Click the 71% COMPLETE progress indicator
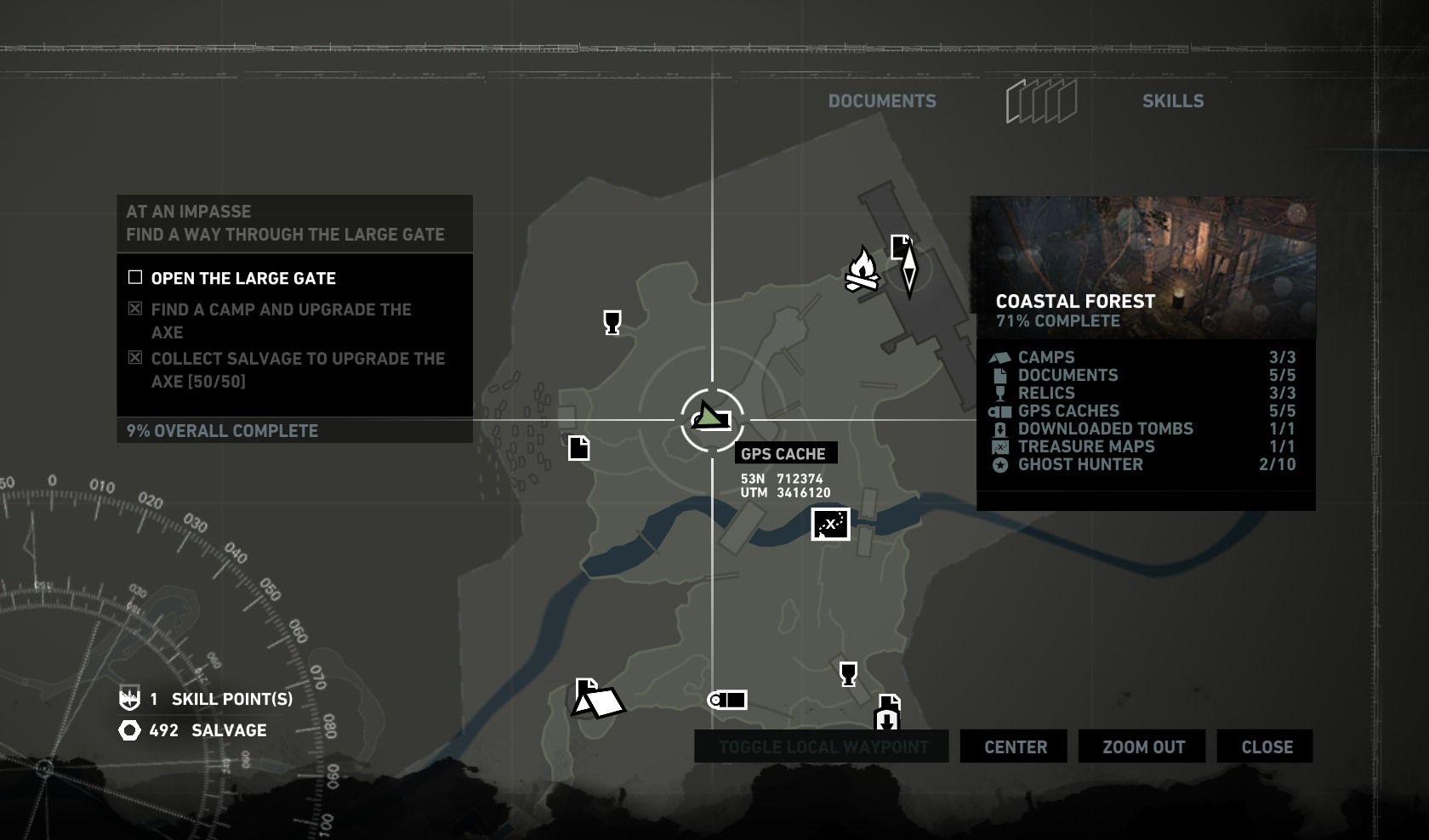 coord(1057,321)
